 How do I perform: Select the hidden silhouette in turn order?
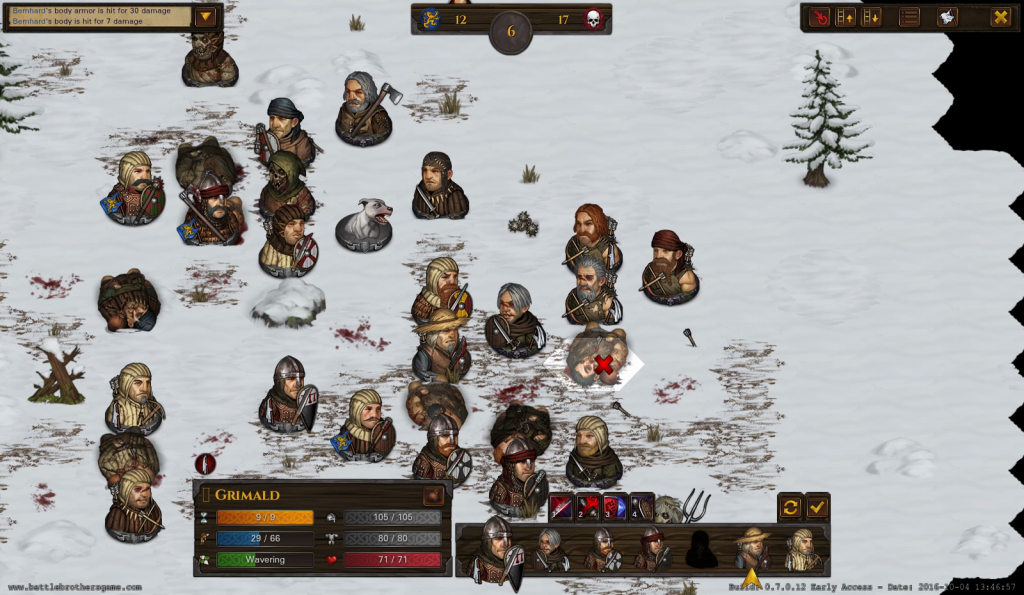(702, 549)
